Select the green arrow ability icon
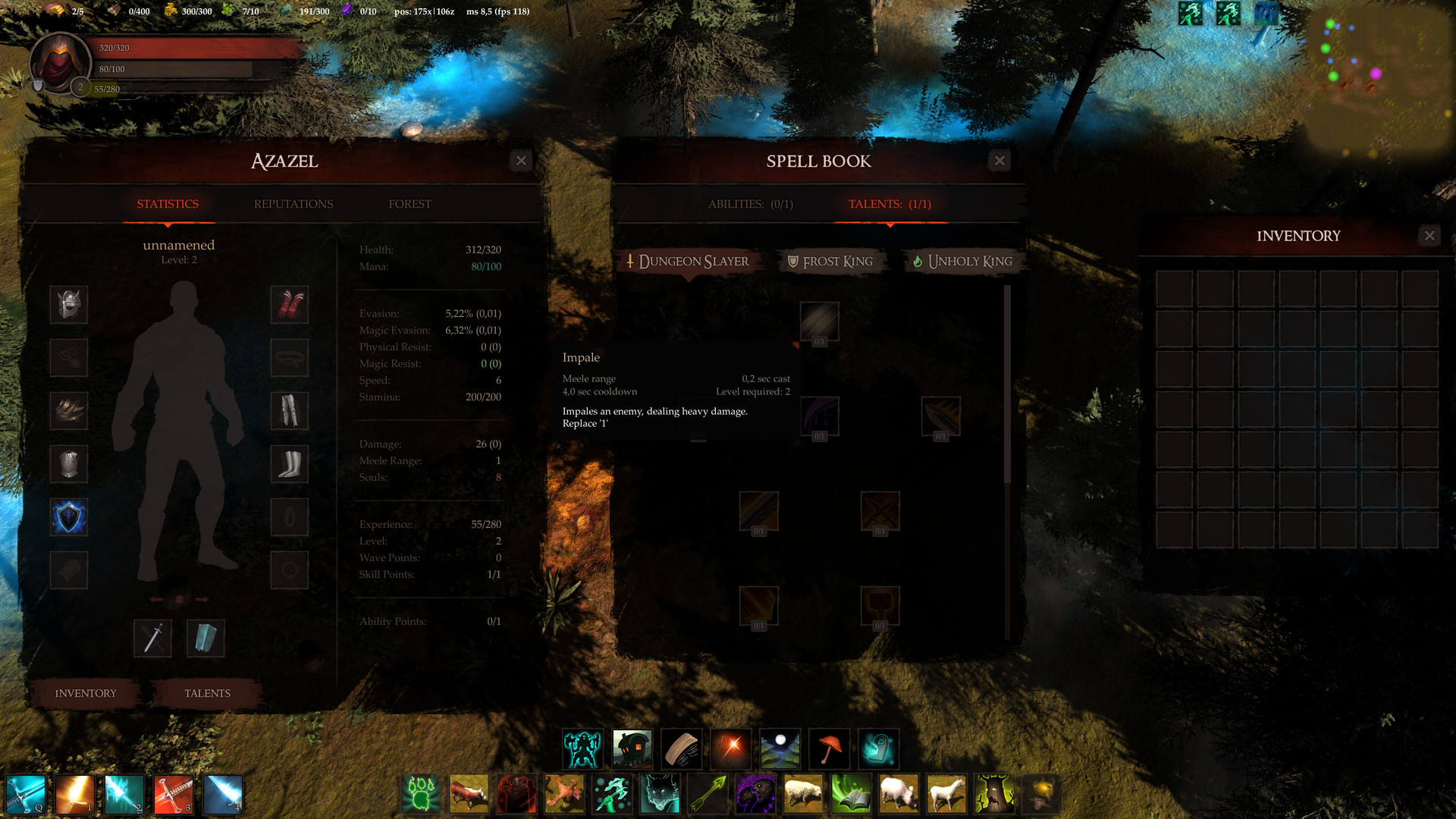This screenshot has height=819, width=1456. 708,794
